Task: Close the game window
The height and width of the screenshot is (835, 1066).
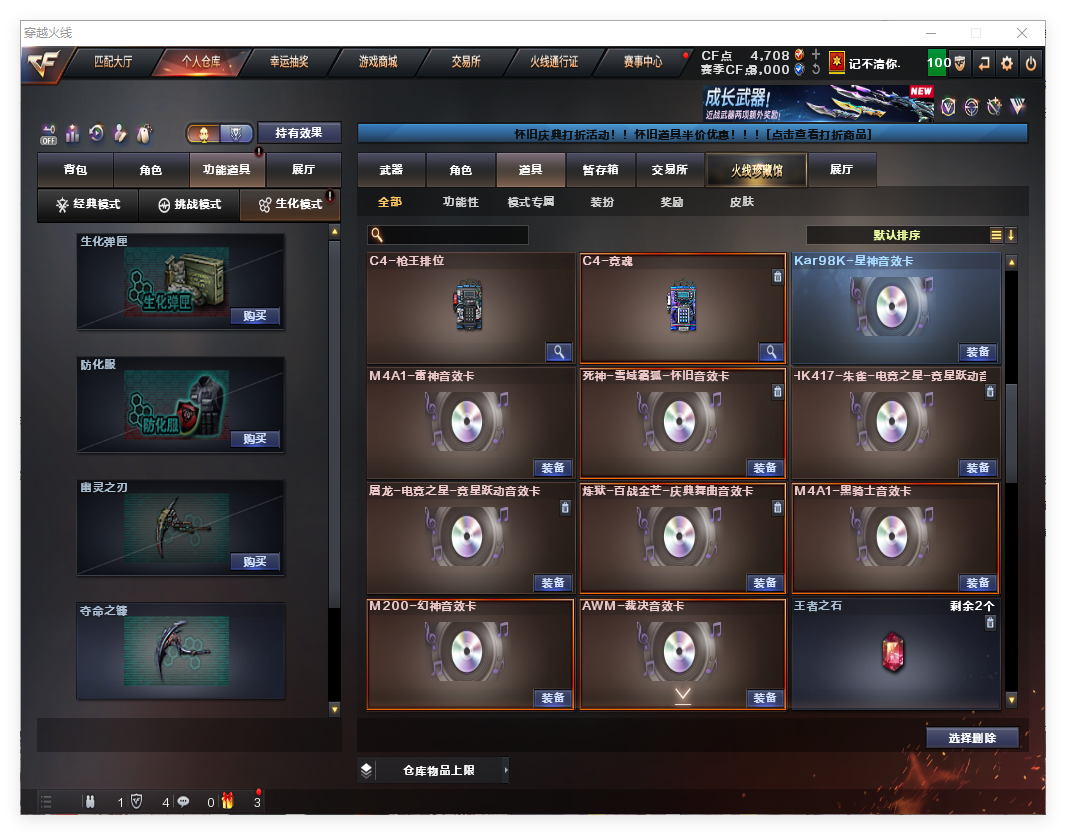Action: click(x=1023, y=33)
